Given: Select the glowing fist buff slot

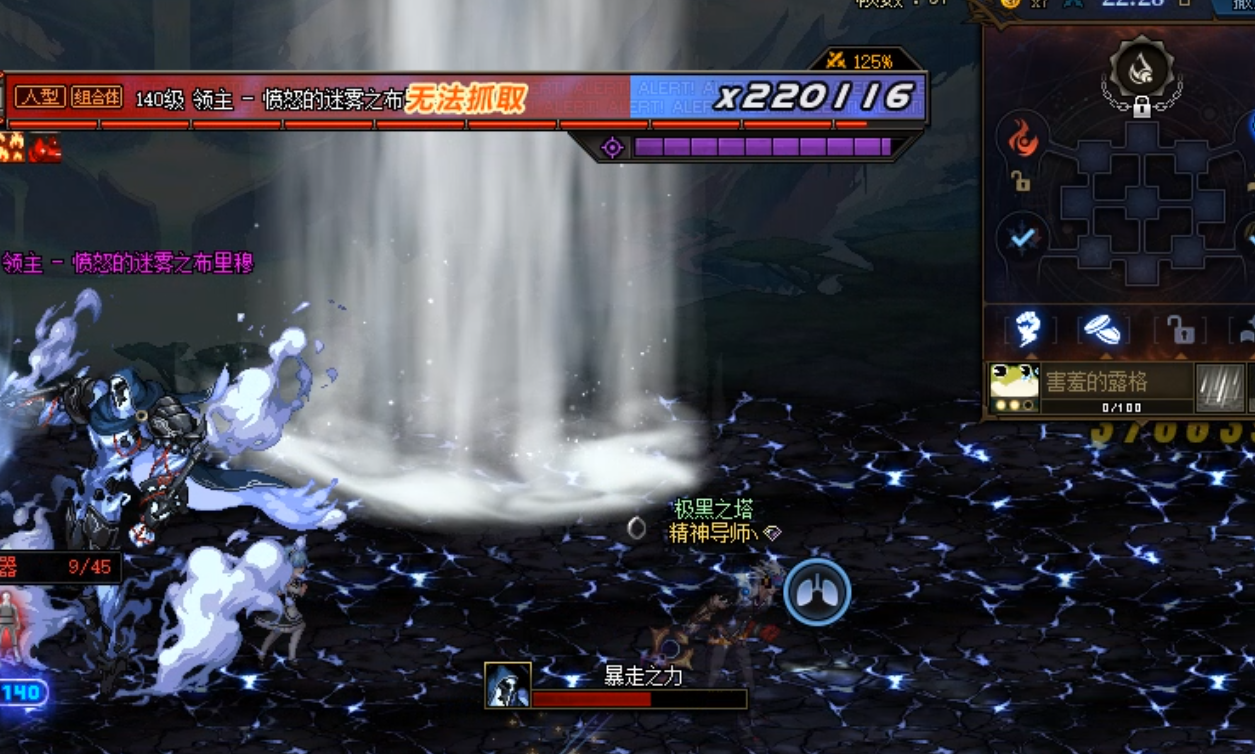Looking at the screenshot, I should [1027, 330].
